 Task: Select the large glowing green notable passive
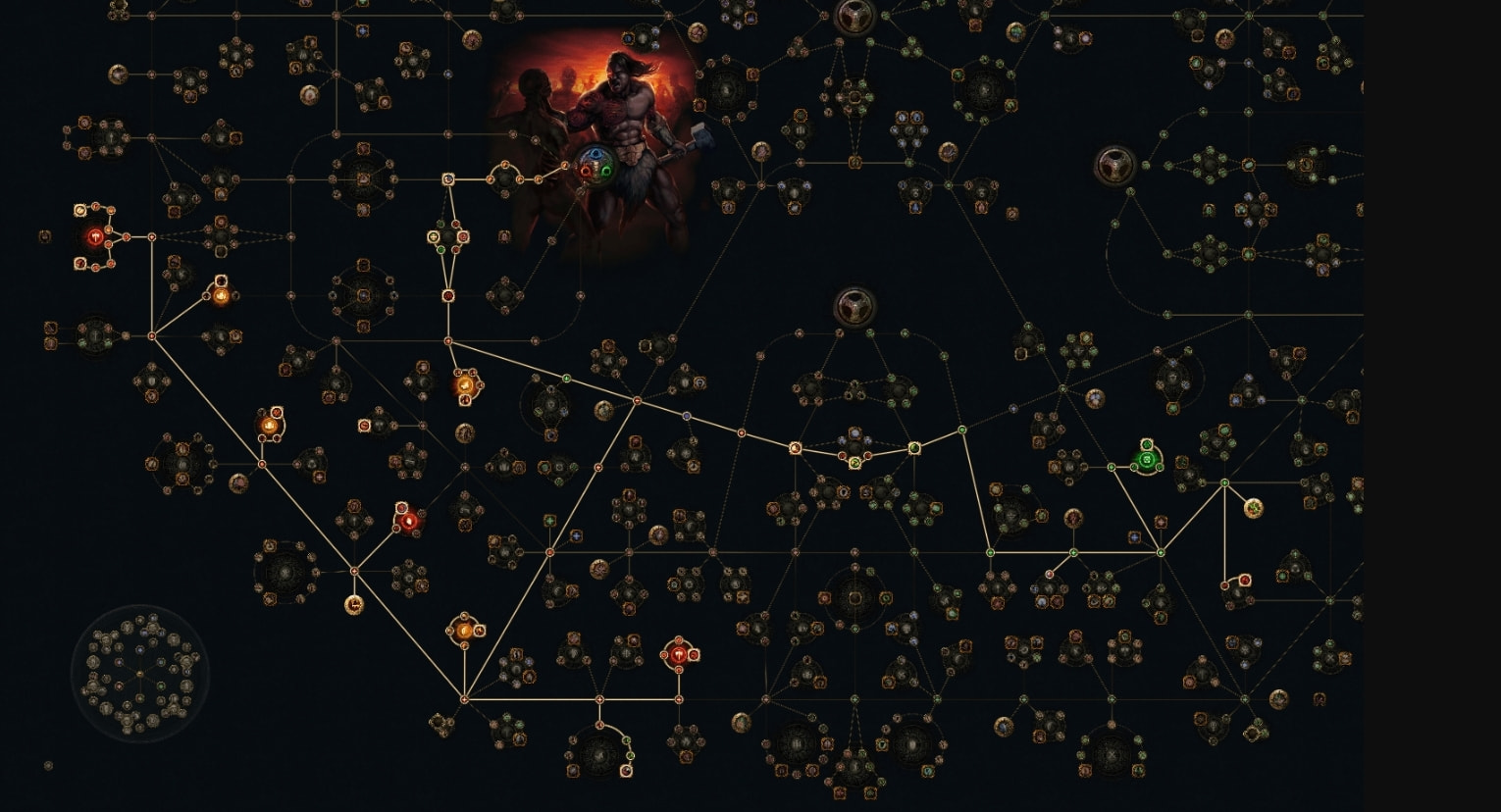1146,458
